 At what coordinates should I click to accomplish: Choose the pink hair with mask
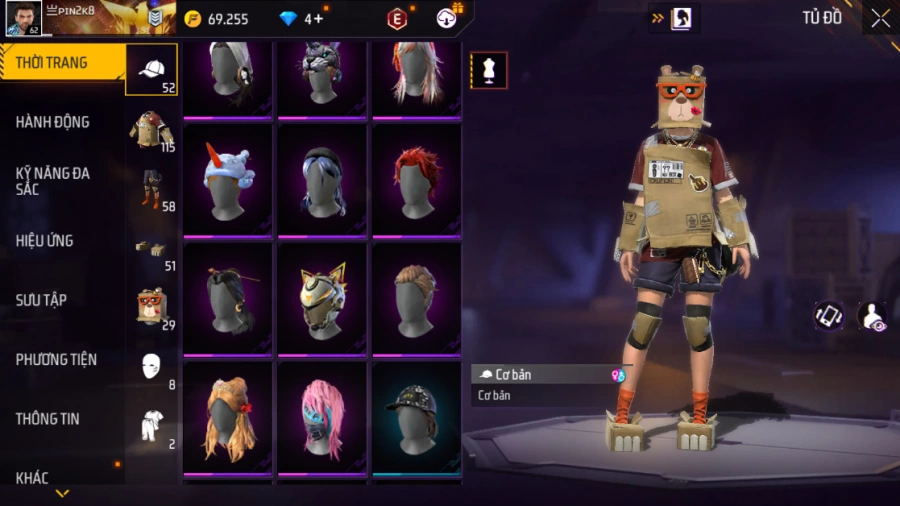coord(321,416)
